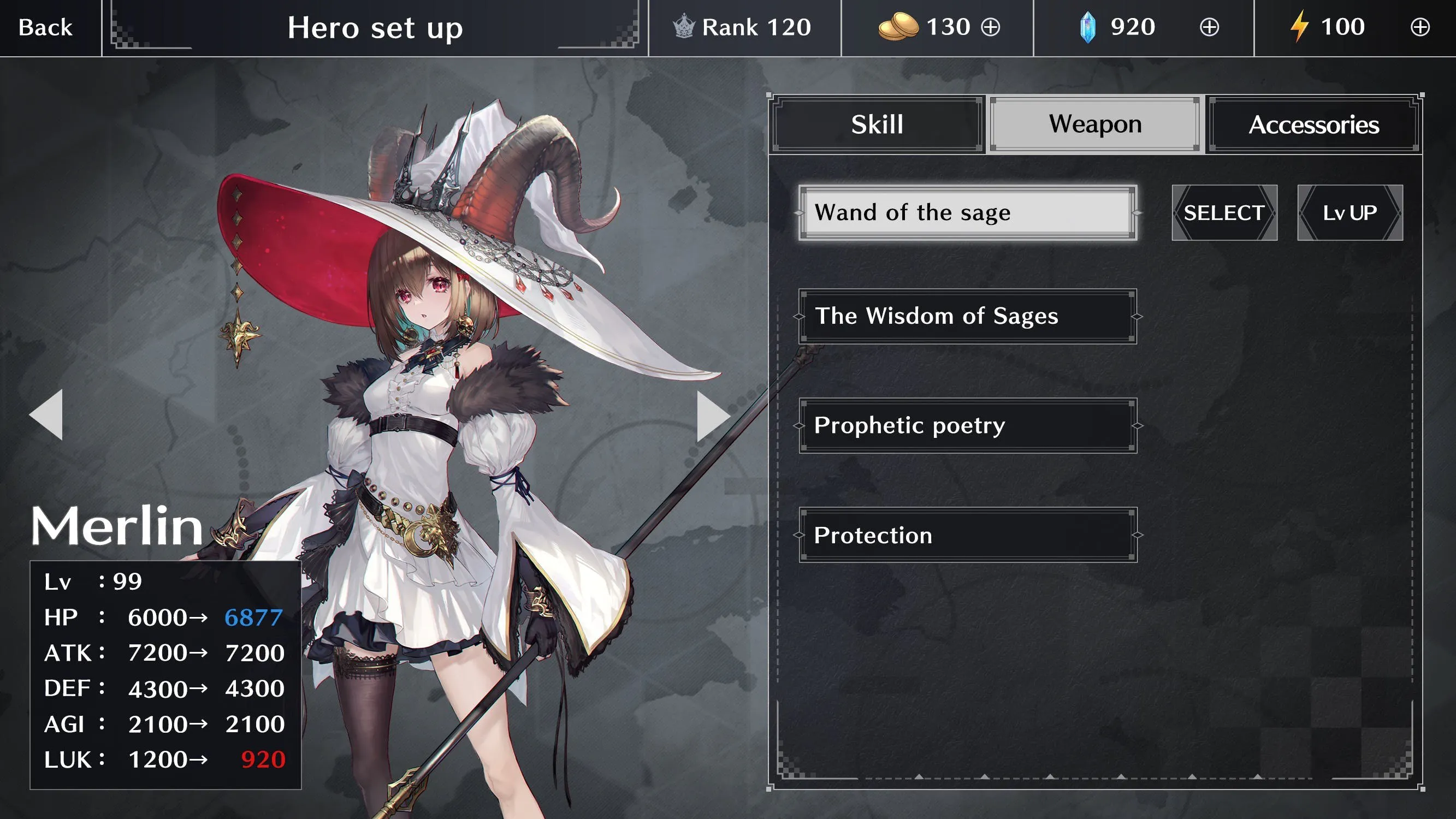Highlight the Protection weapon entry
Screen dimensions: 1456x819
967,535
